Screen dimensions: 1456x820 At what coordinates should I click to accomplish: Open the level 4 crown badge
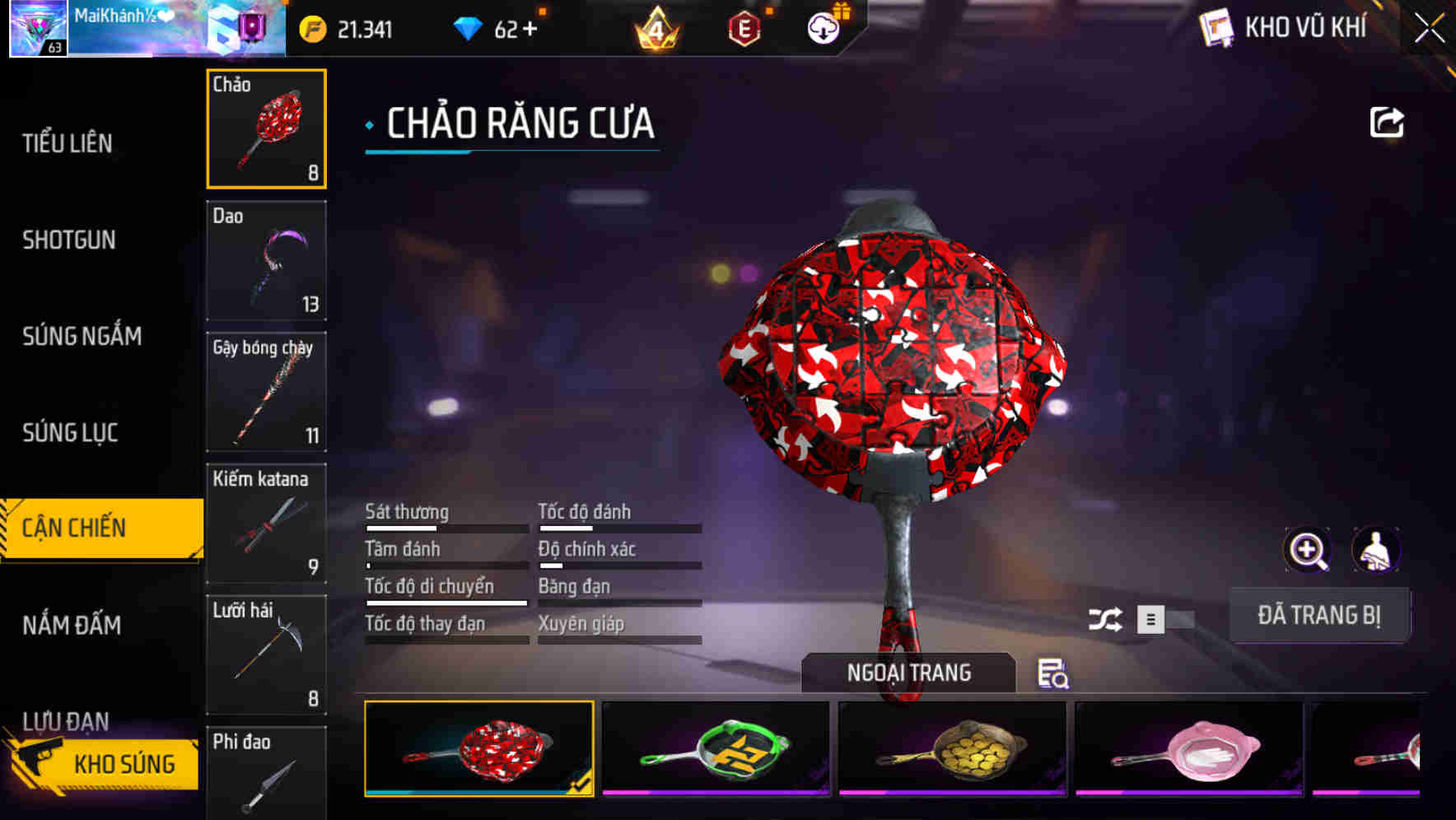coord(655,27)
